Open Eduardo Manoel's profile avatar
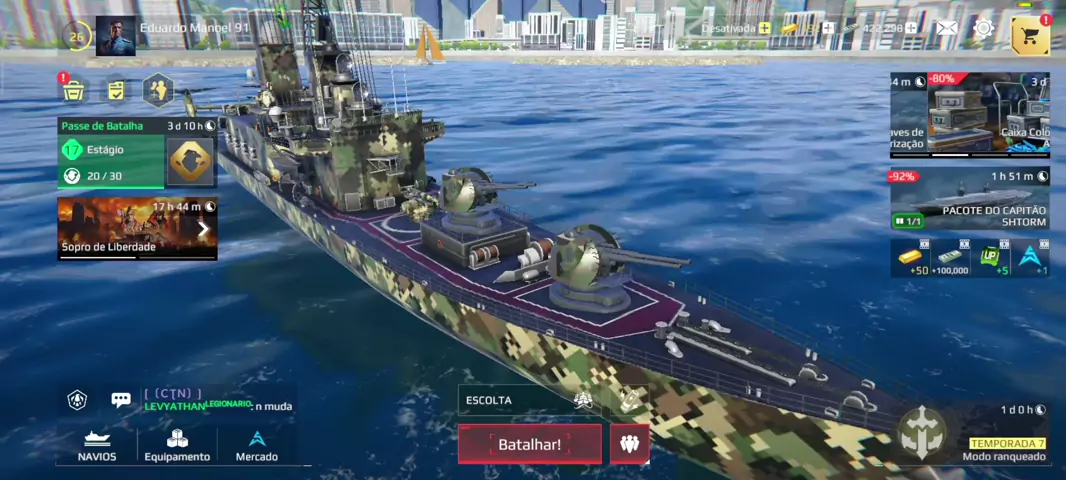 pyautogui.click(x=115, y=37)
